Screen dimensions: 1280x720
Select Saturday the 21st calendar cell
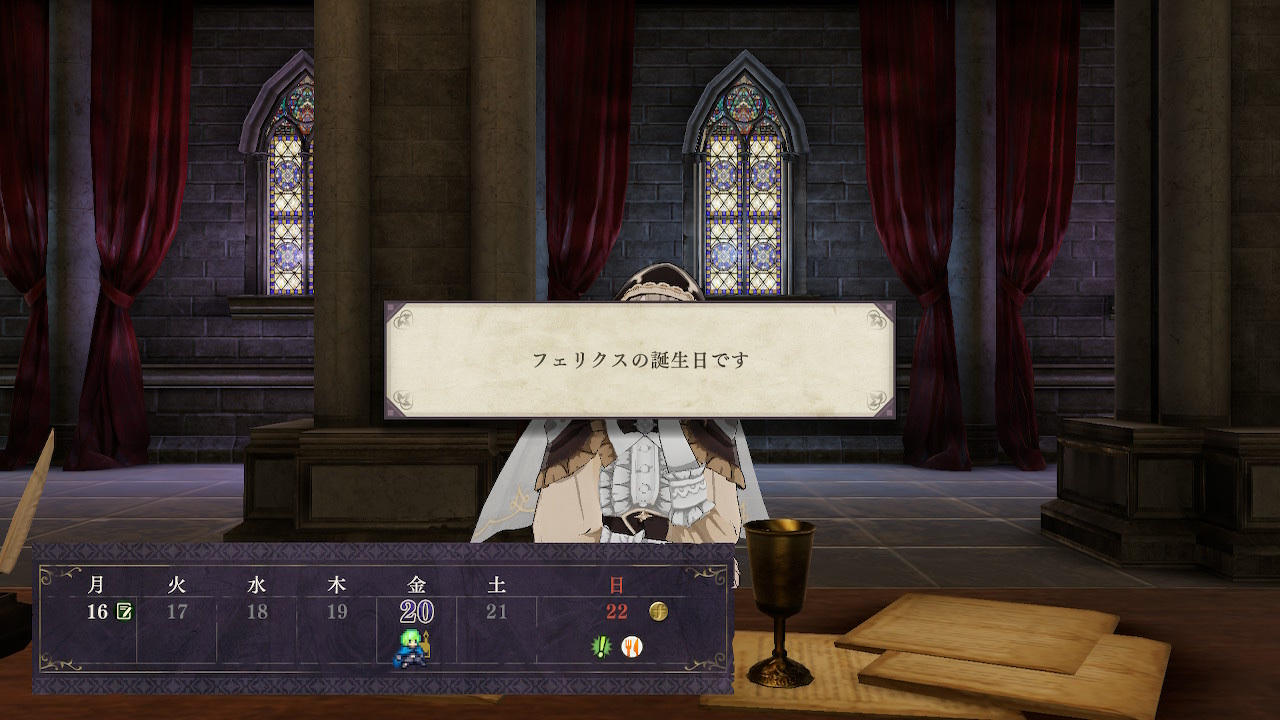click(x=497, y=611)
